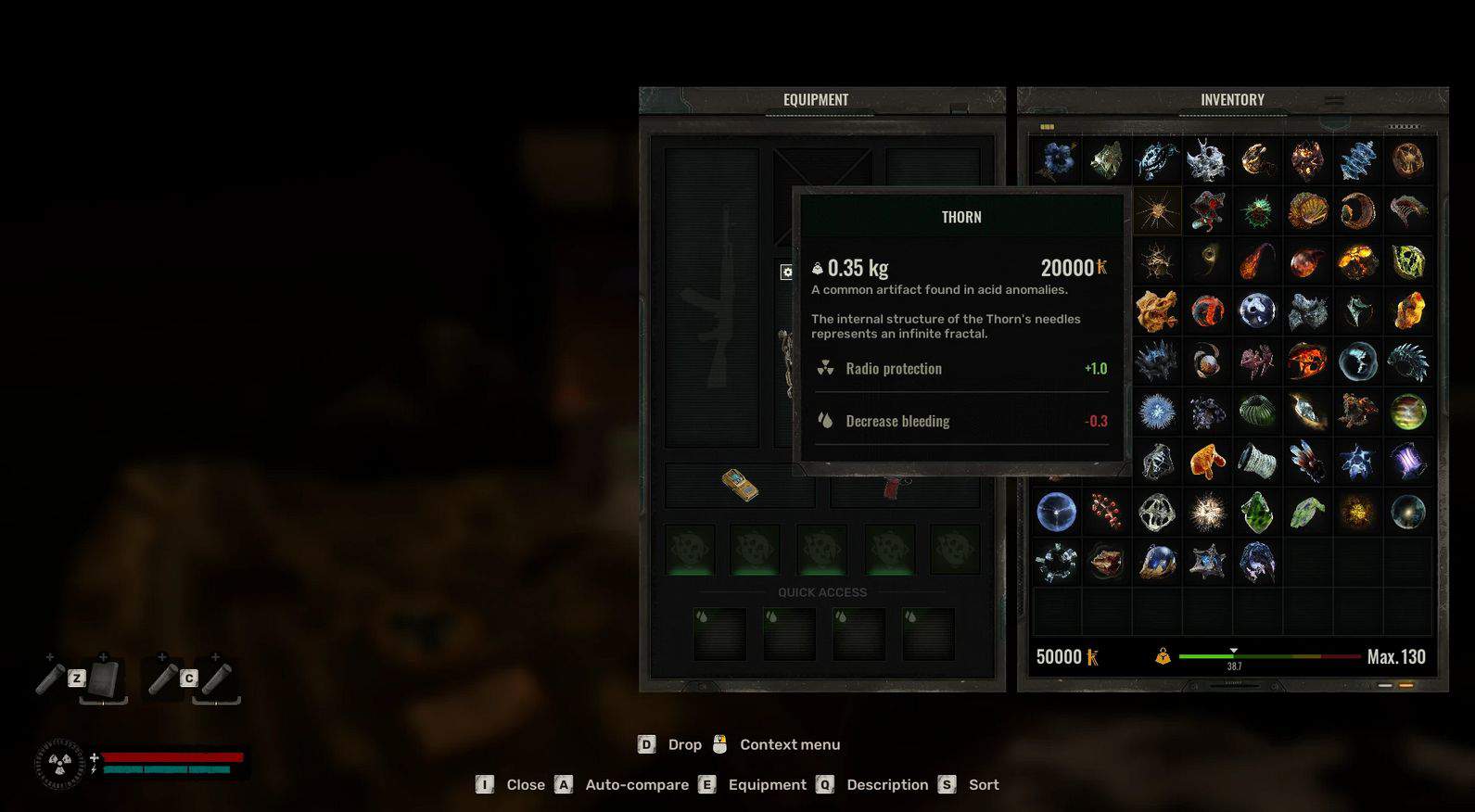Viewport: 1475px width, 812px height.
Task: Select the amber-orange nugget artifact
Action: pyautogui.click(x=1407, y=311)
